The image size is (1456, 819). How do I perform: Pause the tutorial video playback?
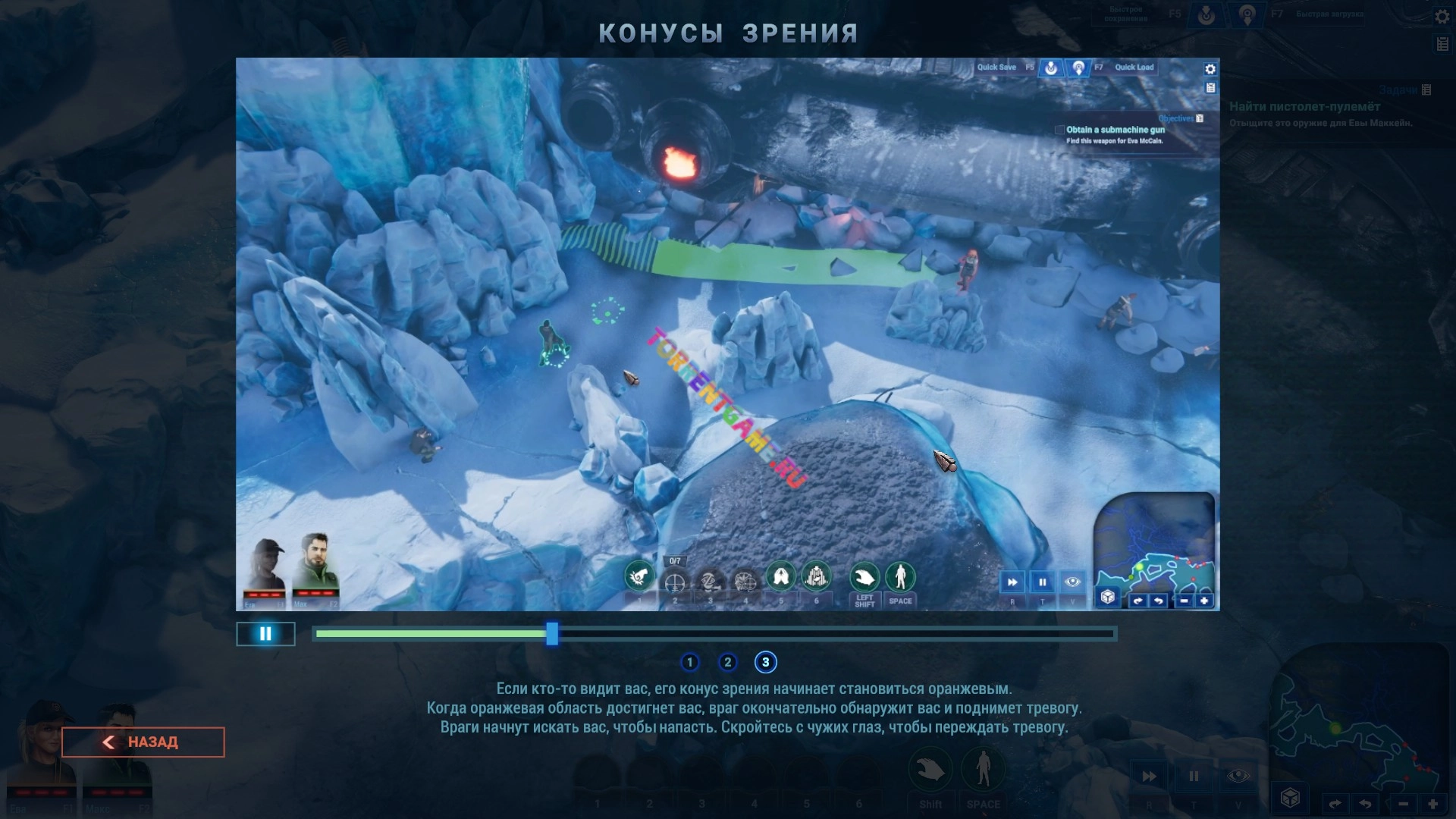coord(265,634)
